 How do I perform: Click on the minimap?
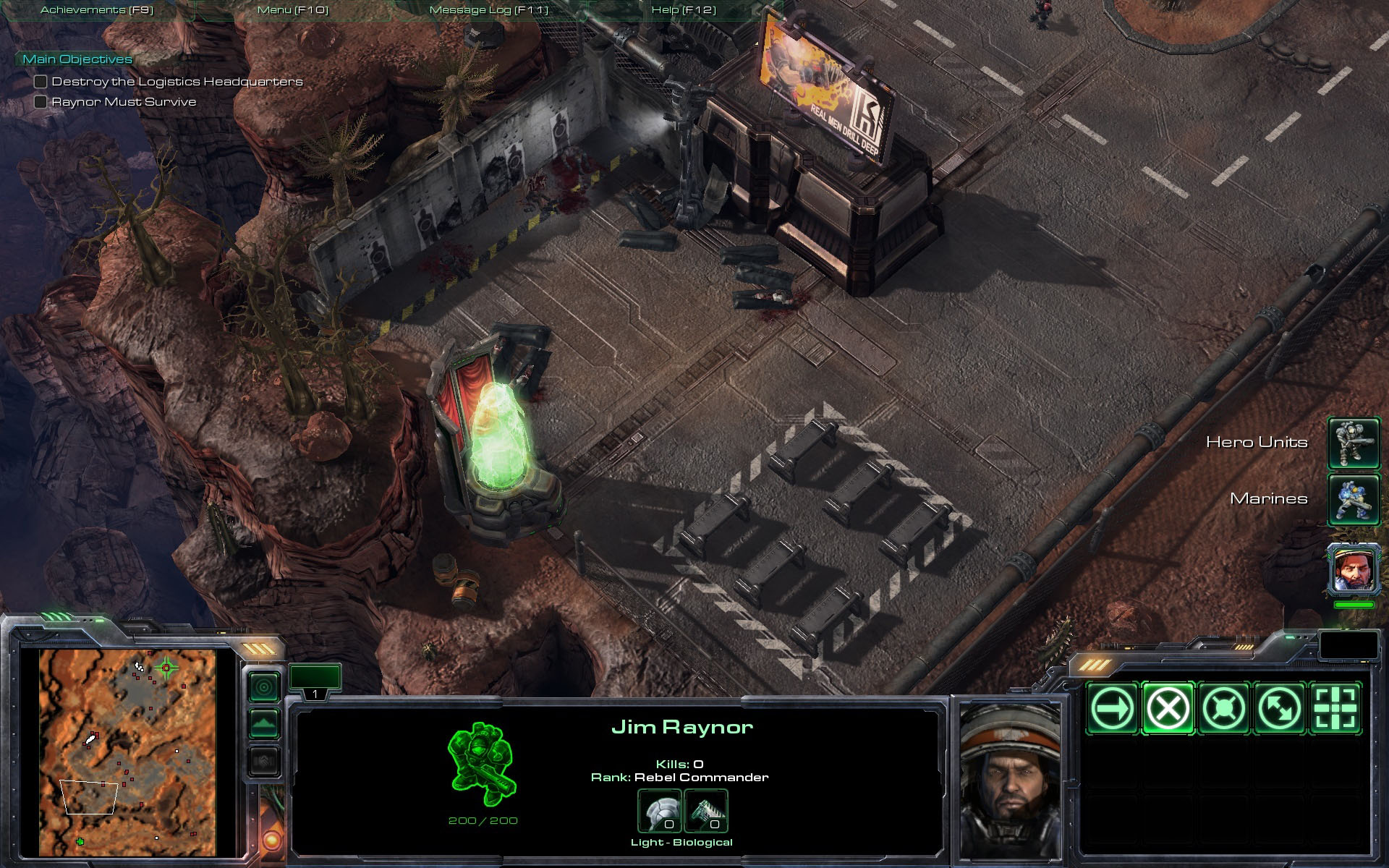click(x=127, y=752)
